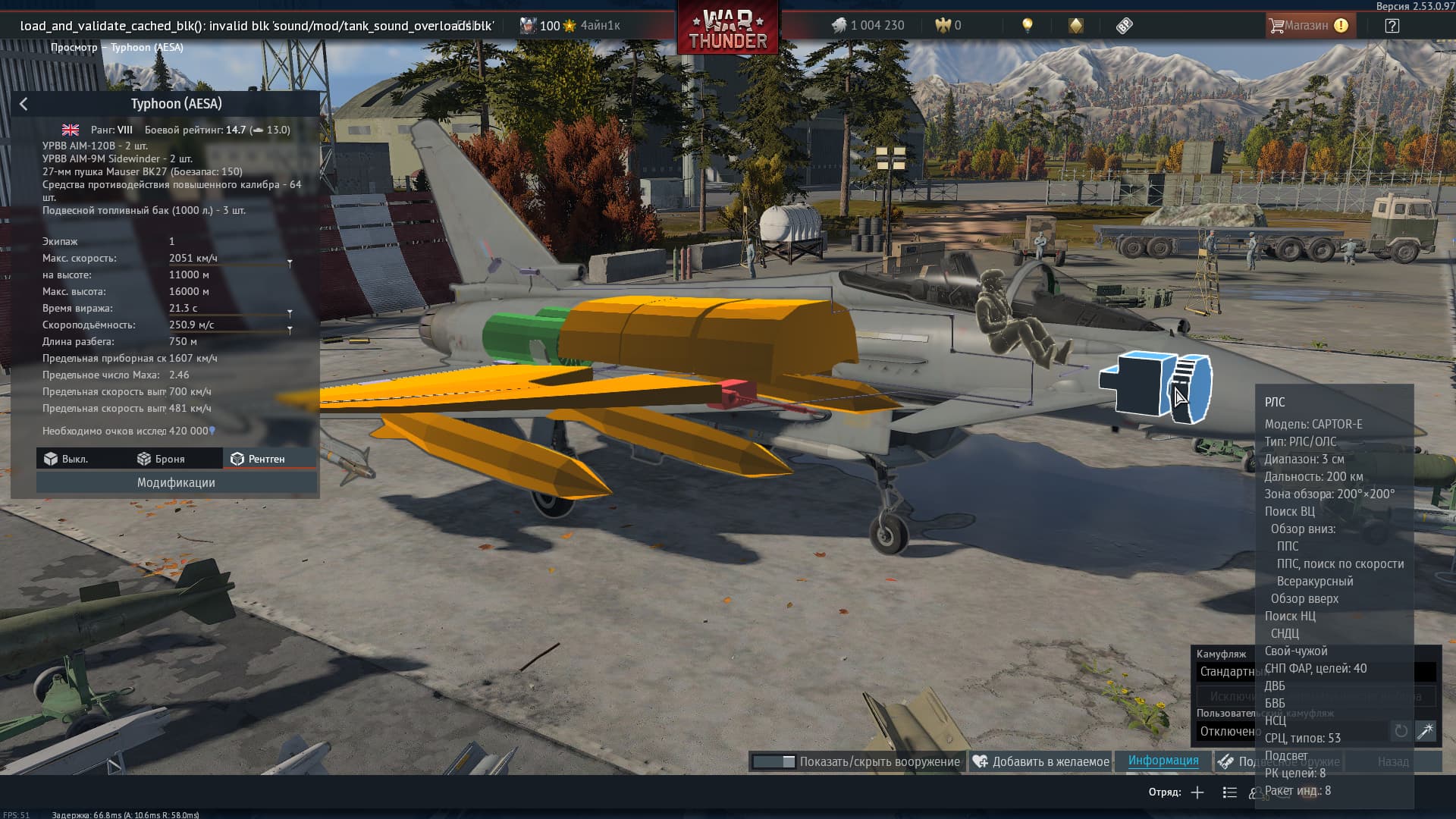The width and height of the screenshot is (1456, 819).
Task: Turn off protection view with Выкл.
Action: (66, 459)
